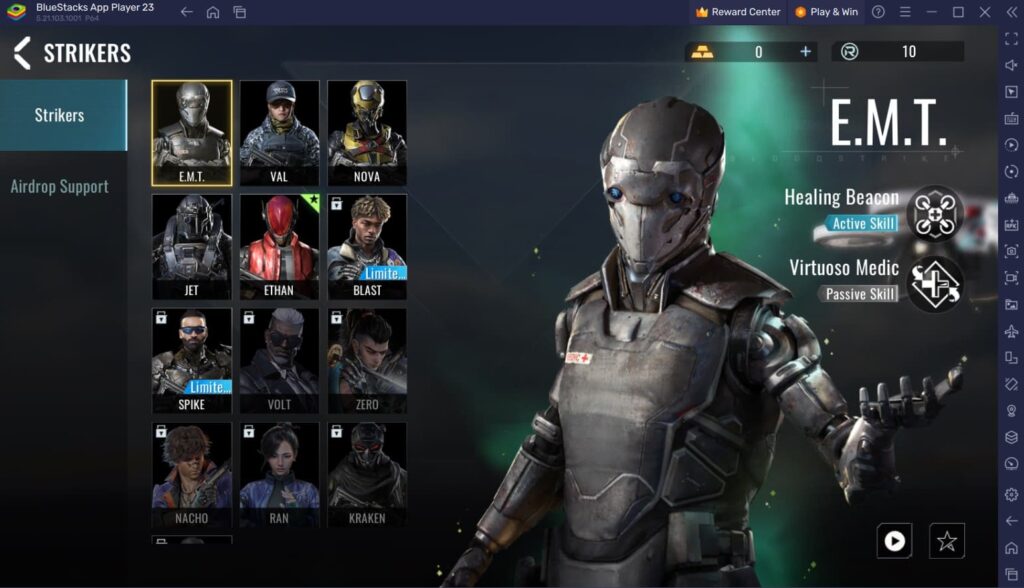Add gold with the plus button
This screenshot has width=1024, height=588.
(x=805, y=52)
